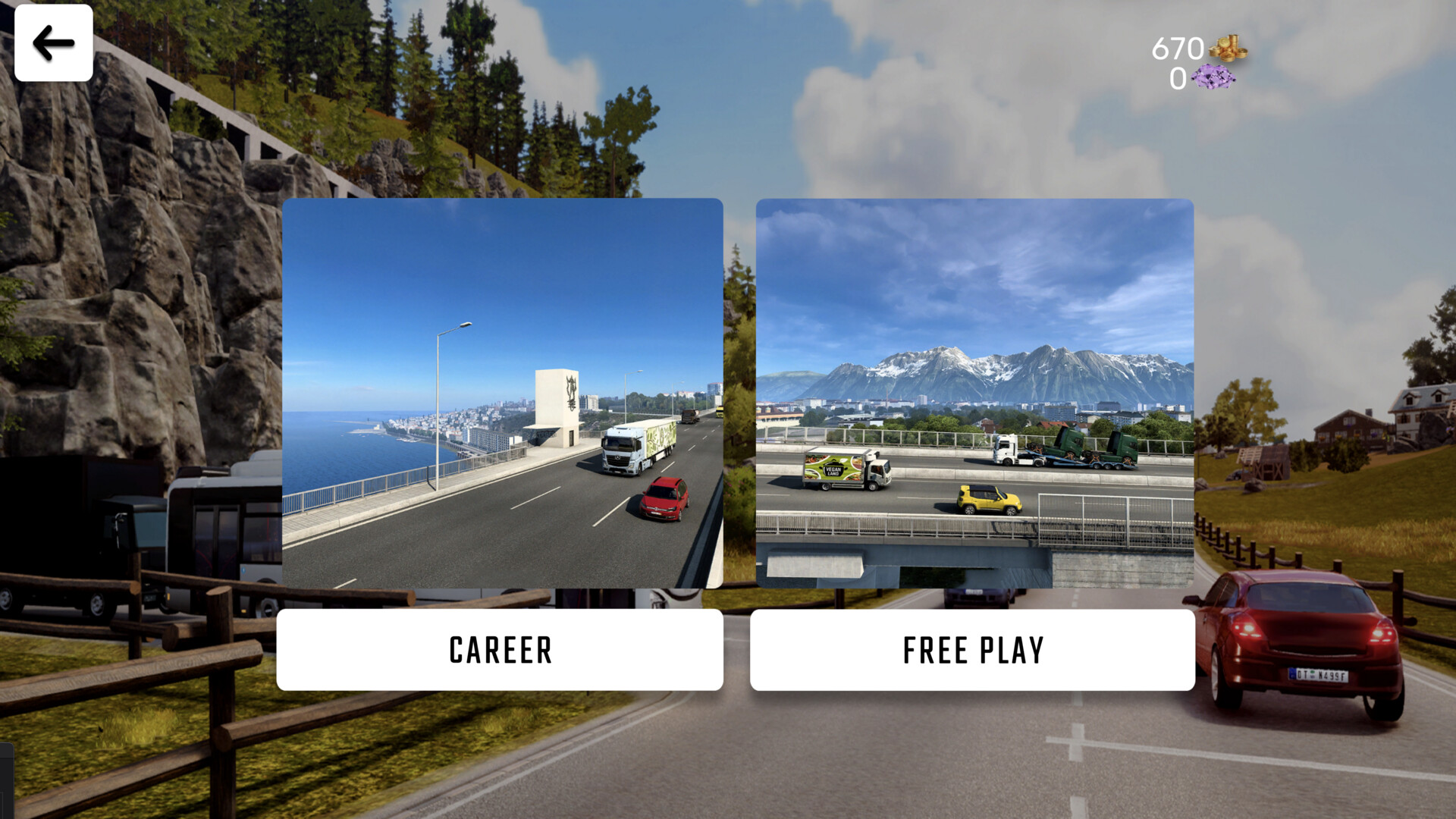Viewport: 1456px width, 819px height.
Task: Click the Career coastal bridge preview image
Action: 501,394
